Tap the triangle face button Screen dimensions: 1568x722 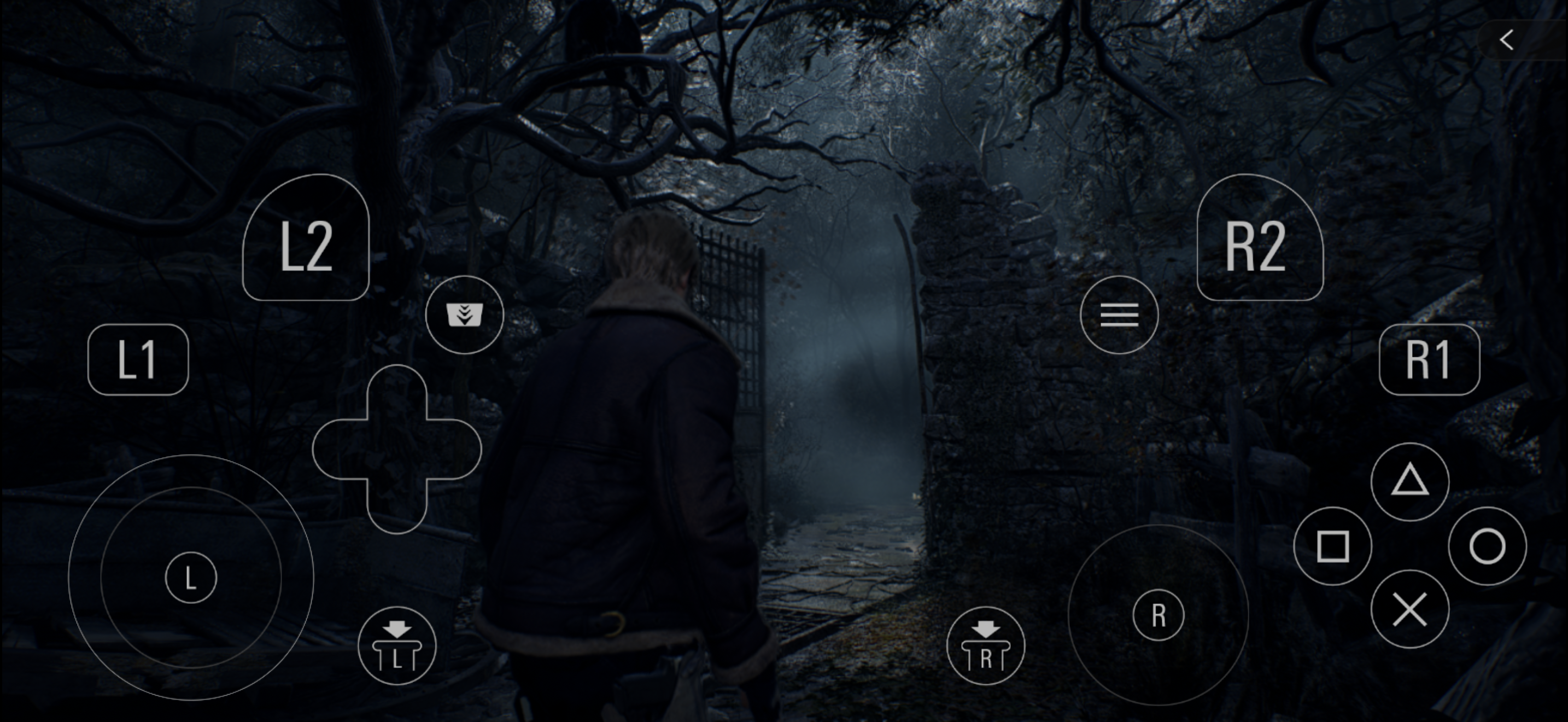[x=1410, y=481]
